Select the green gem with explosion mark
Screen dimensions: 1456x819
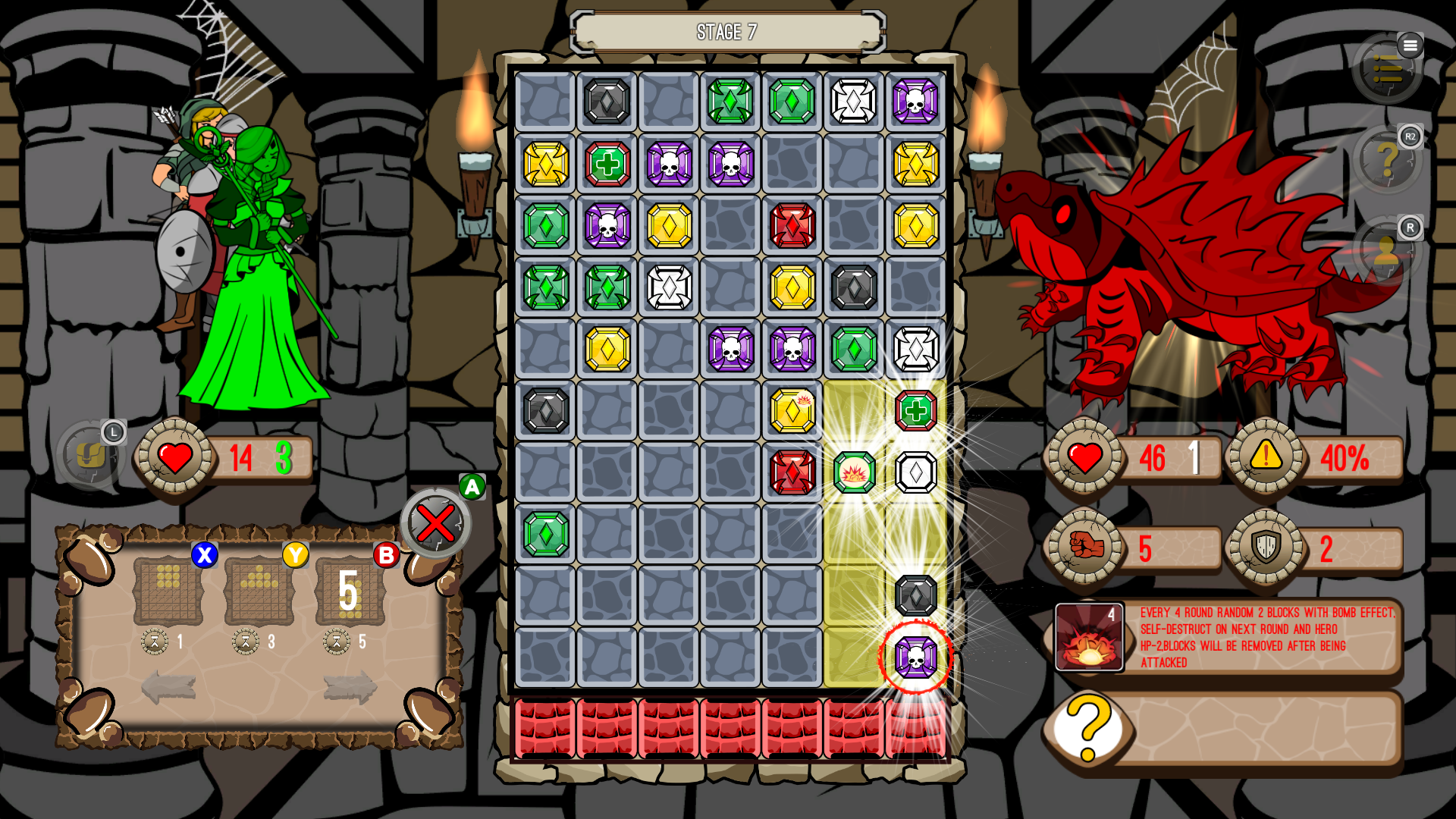point(854,472)
